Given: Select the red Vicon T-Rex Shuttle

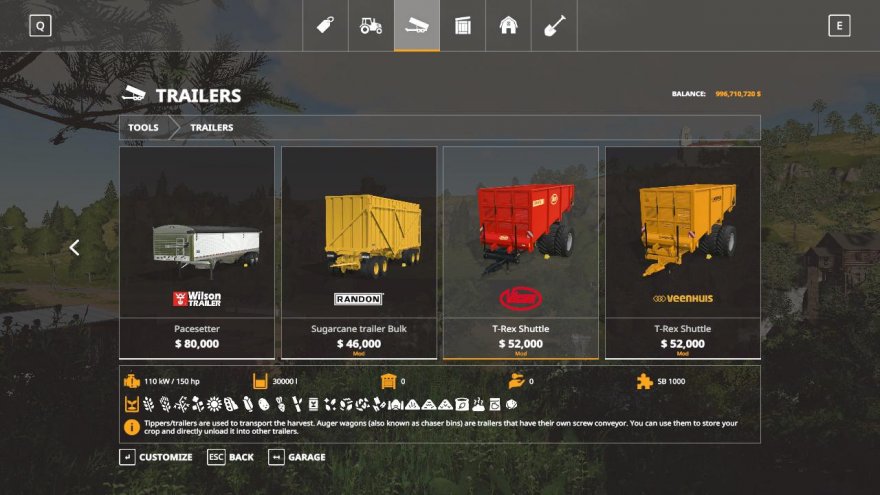Looking at the screenshot, I should 521,252.
